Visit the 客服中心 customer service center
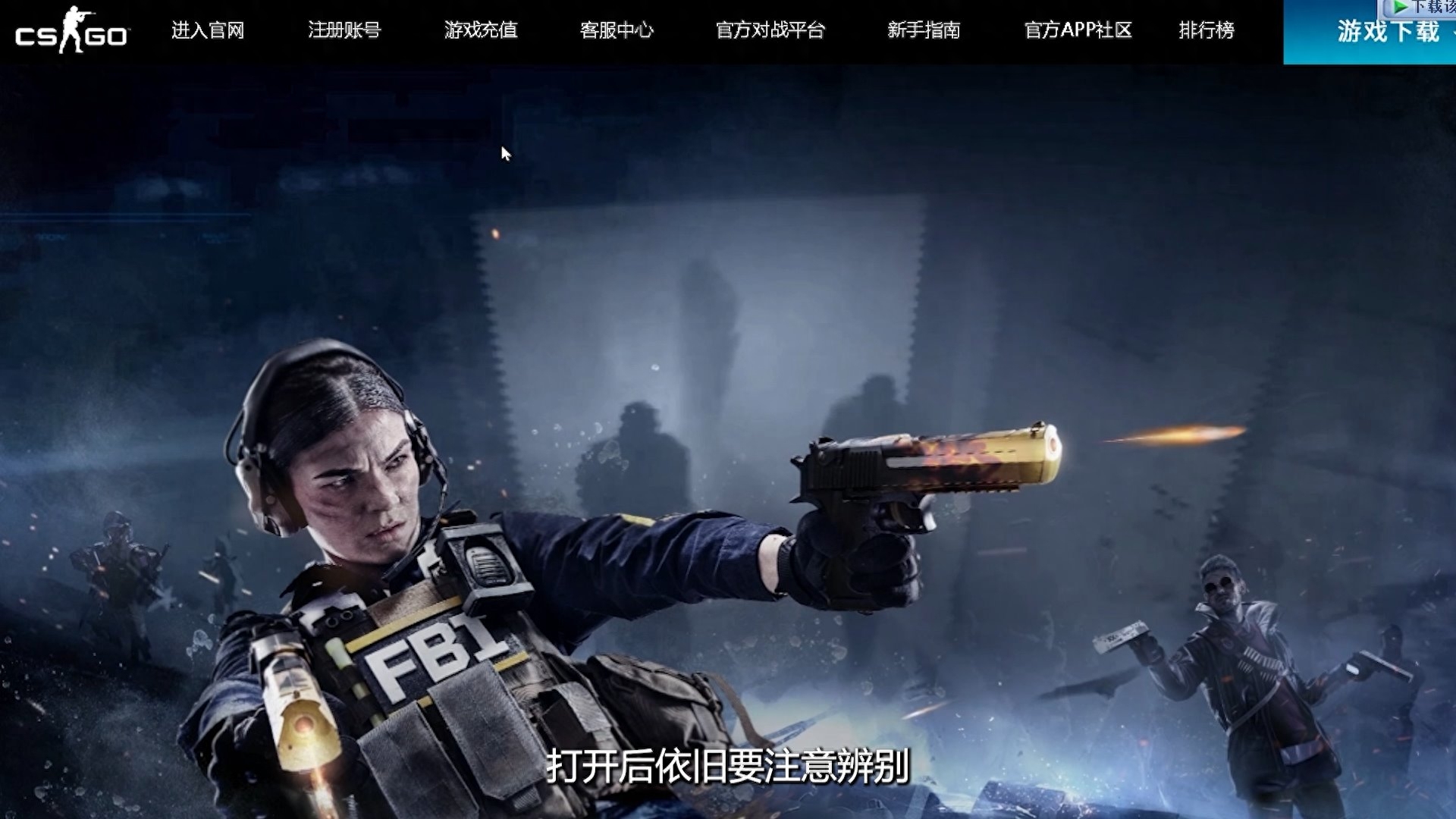The height and width of the screenshot is (819, 1456). coord(617,32)
